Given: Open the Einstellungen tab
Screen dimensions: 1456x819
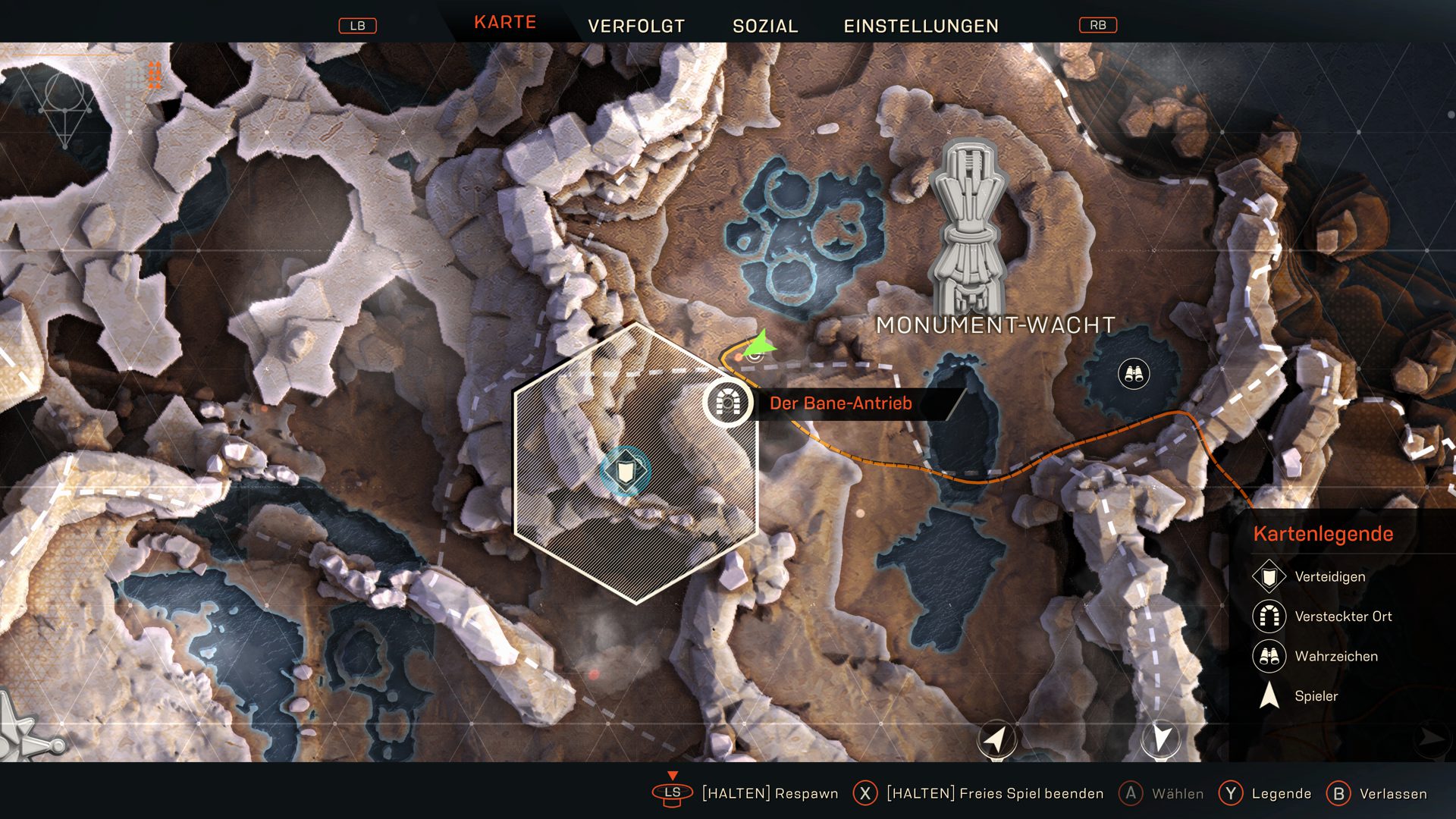Looking at the screenshot, I should 921,27.
